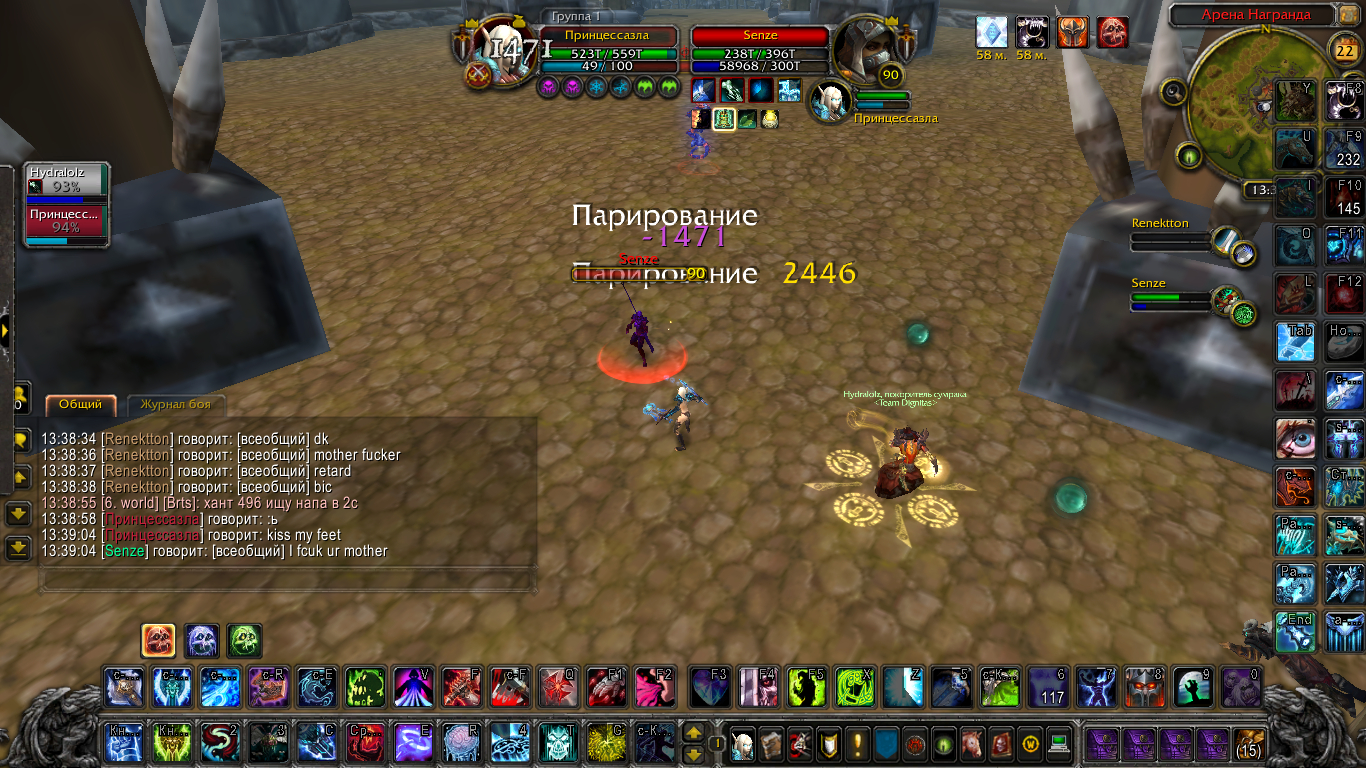The width and height of the screenshot is (1366, 768).
Task: Open the backpack showing 15 free slots
Action: pos(1250,744)
